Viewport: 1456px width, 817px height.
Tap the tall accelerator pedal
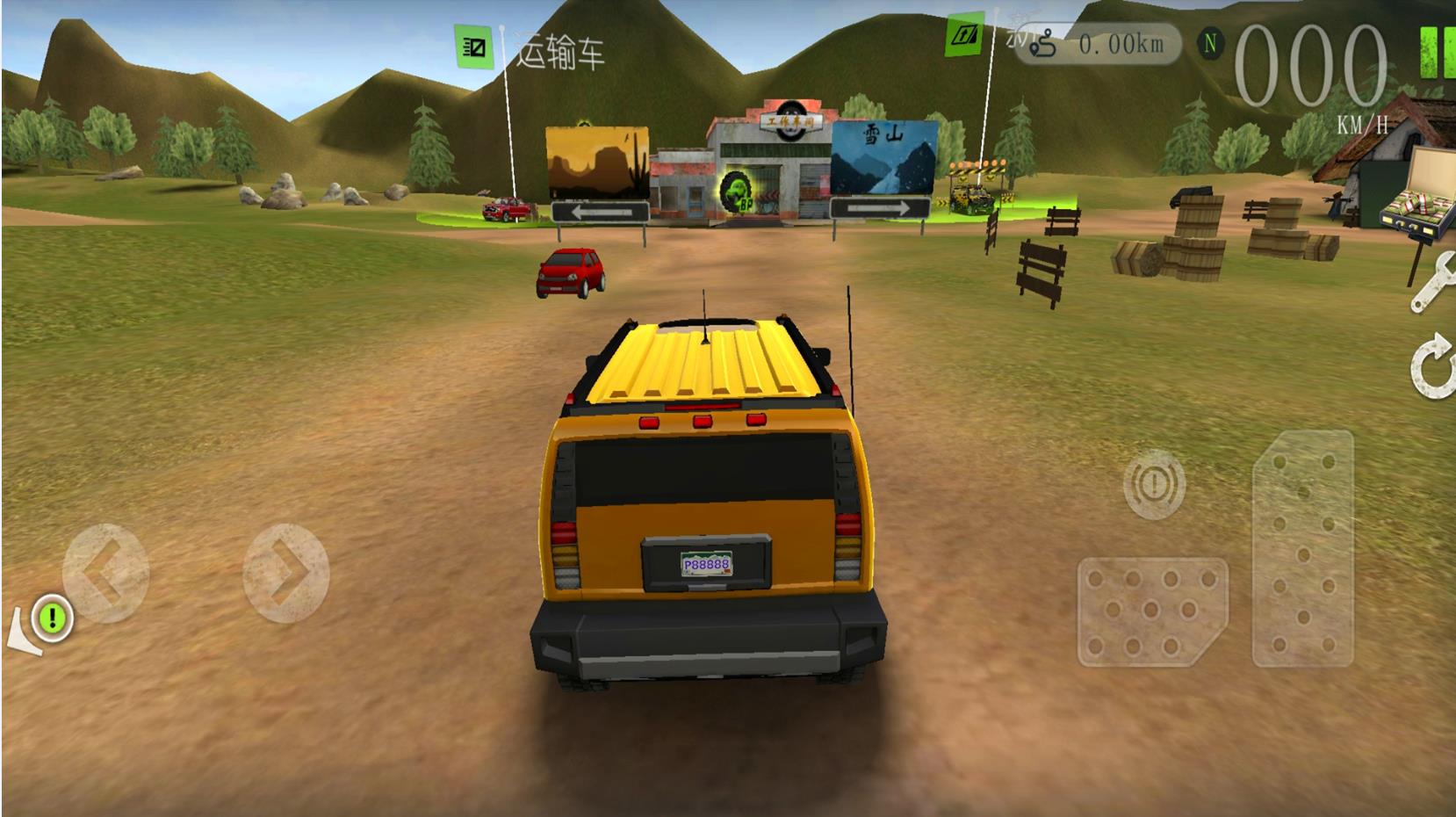point(1302,547)
